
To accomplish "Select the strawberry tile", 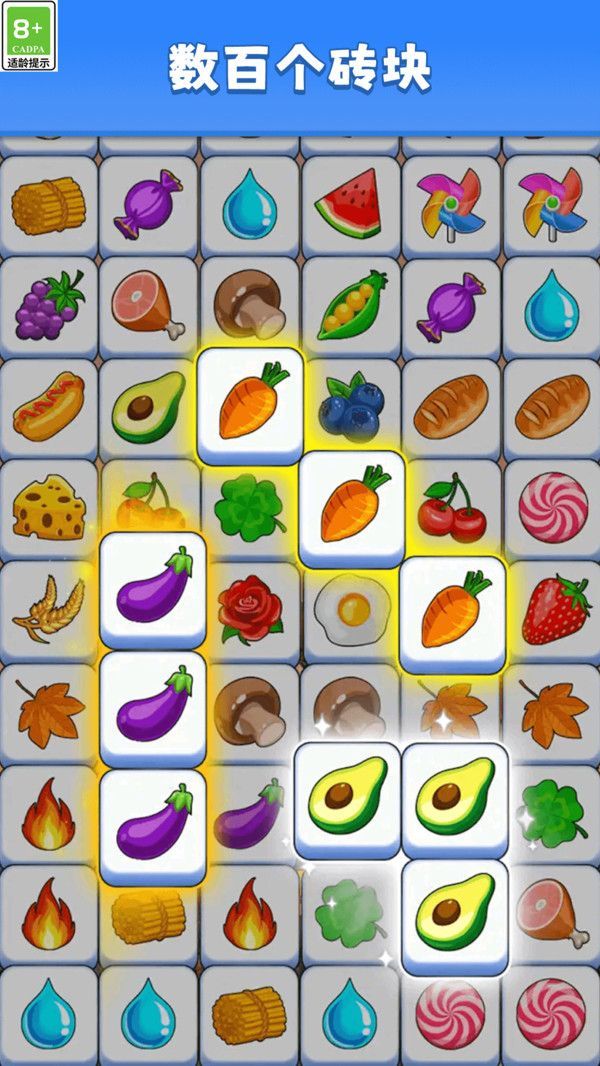I will [x=553, y=608].
